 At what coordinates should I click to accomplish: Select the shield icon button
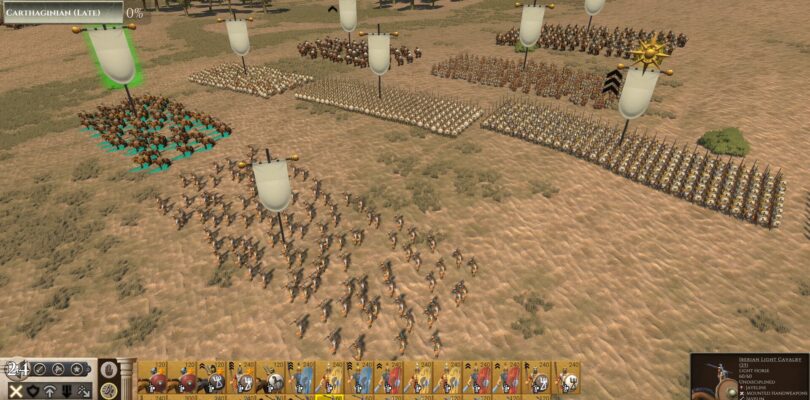34,391
